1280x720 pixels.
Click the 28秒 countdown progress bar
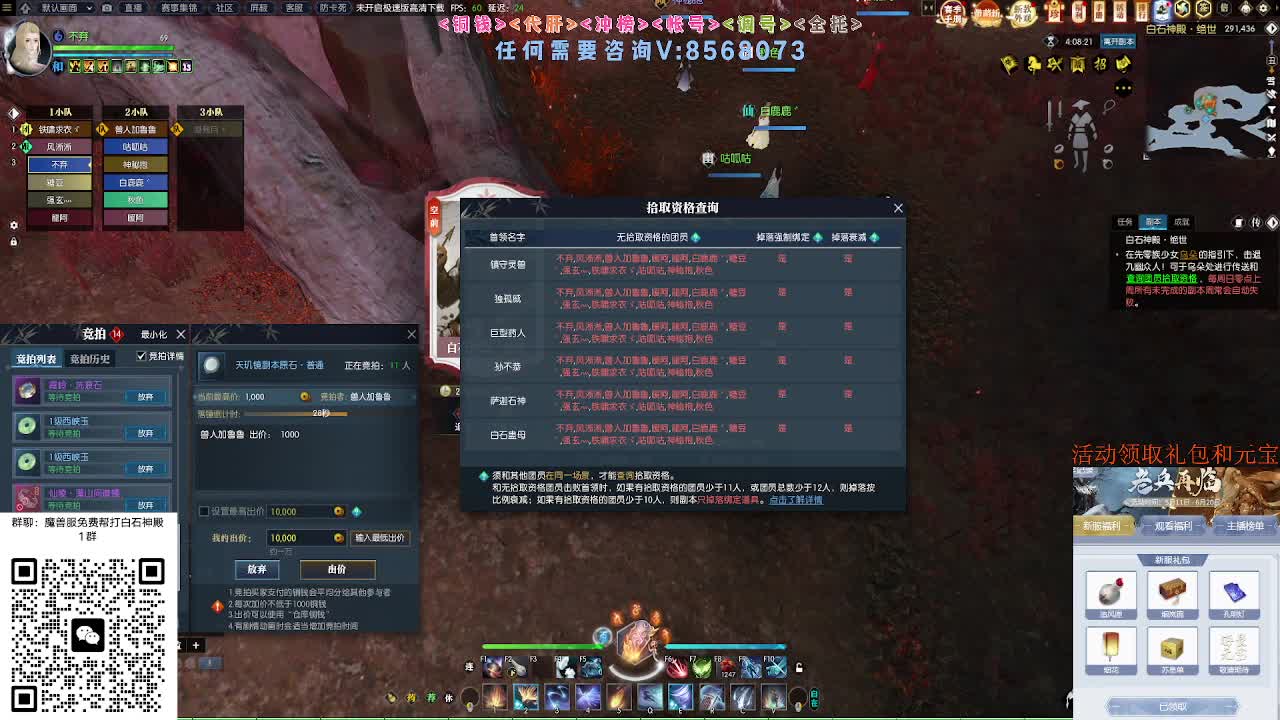click(x=295, y=414)
